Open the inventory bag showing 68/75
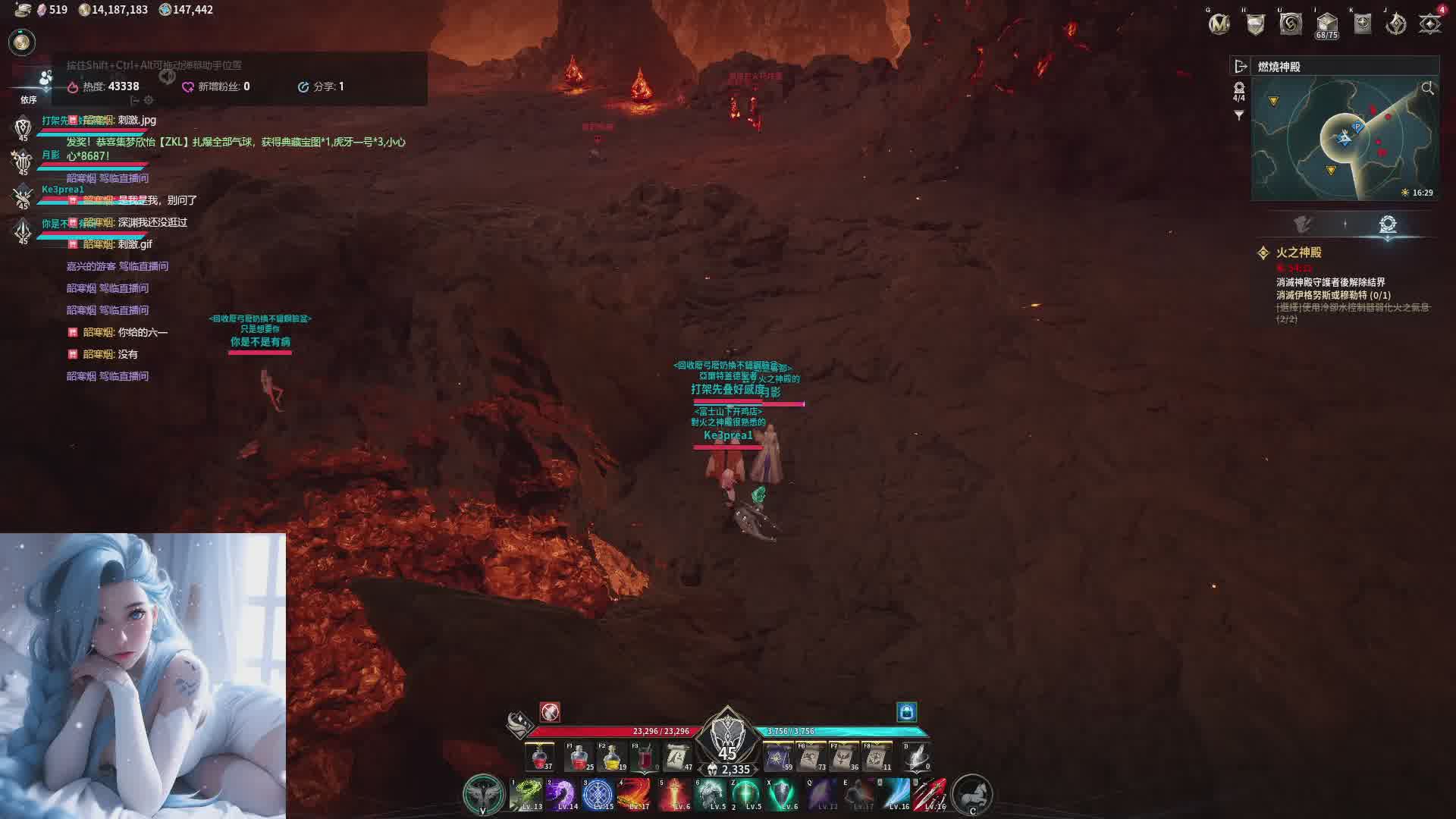The image size is (1456, 819). [1326, 24]
